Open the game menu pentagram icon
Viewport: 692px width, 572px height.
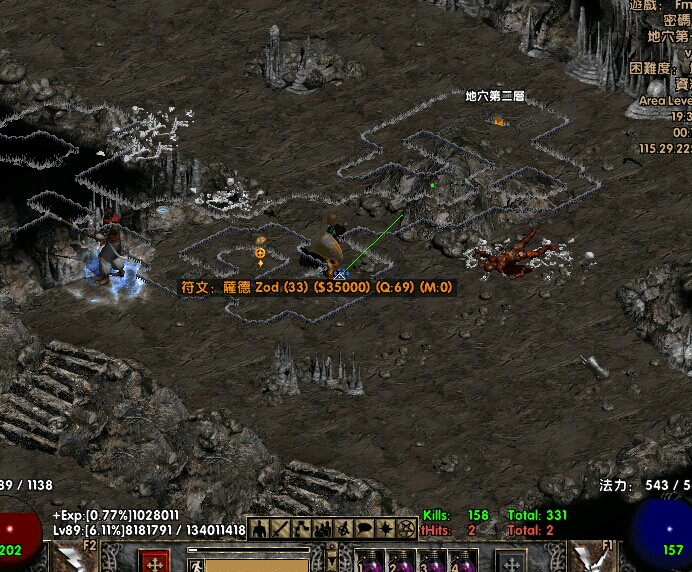coord(404,527)
